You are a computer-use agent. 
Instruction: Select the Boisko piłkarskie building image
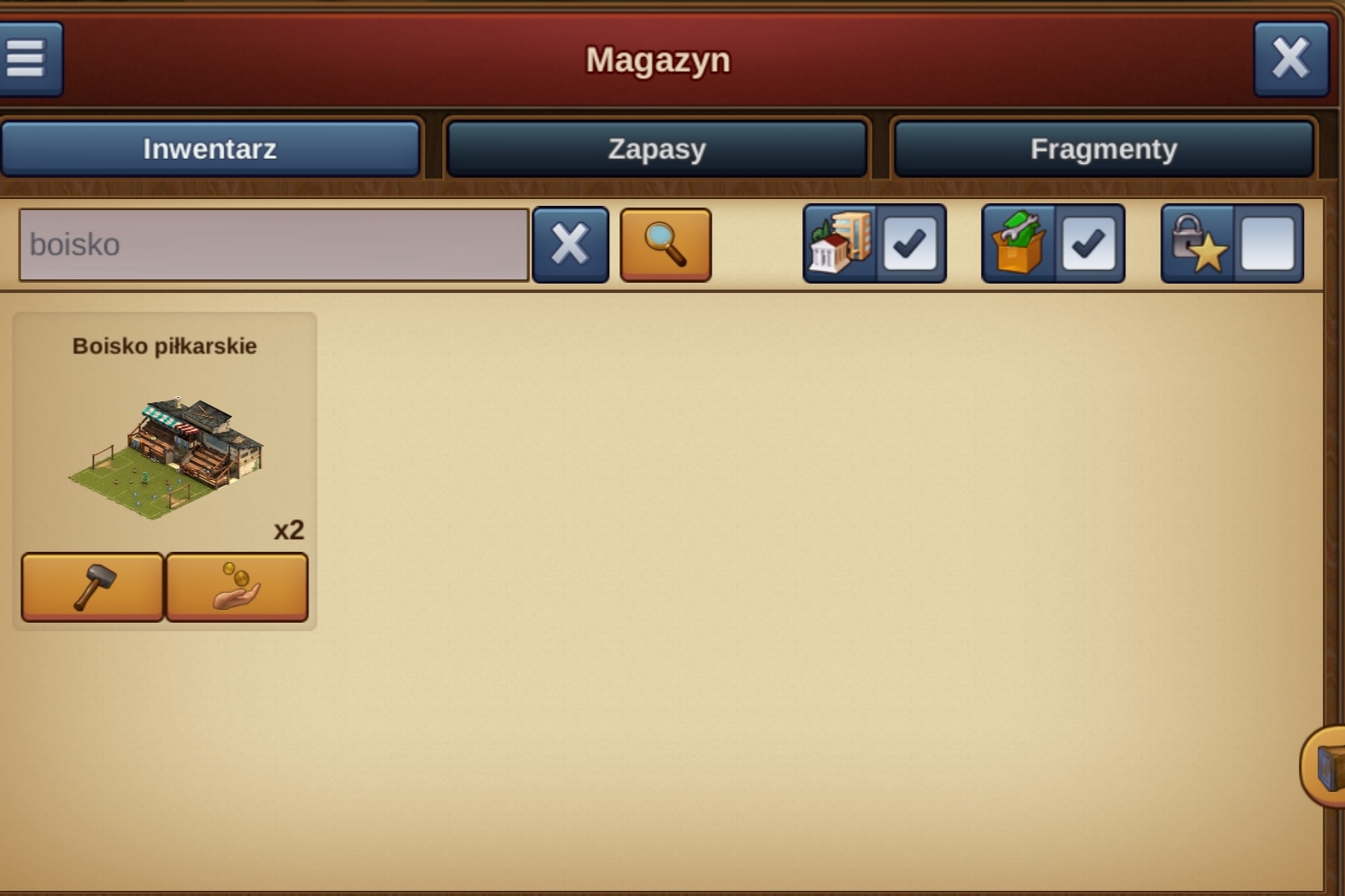pyautogui.click(x=167, y=457)
